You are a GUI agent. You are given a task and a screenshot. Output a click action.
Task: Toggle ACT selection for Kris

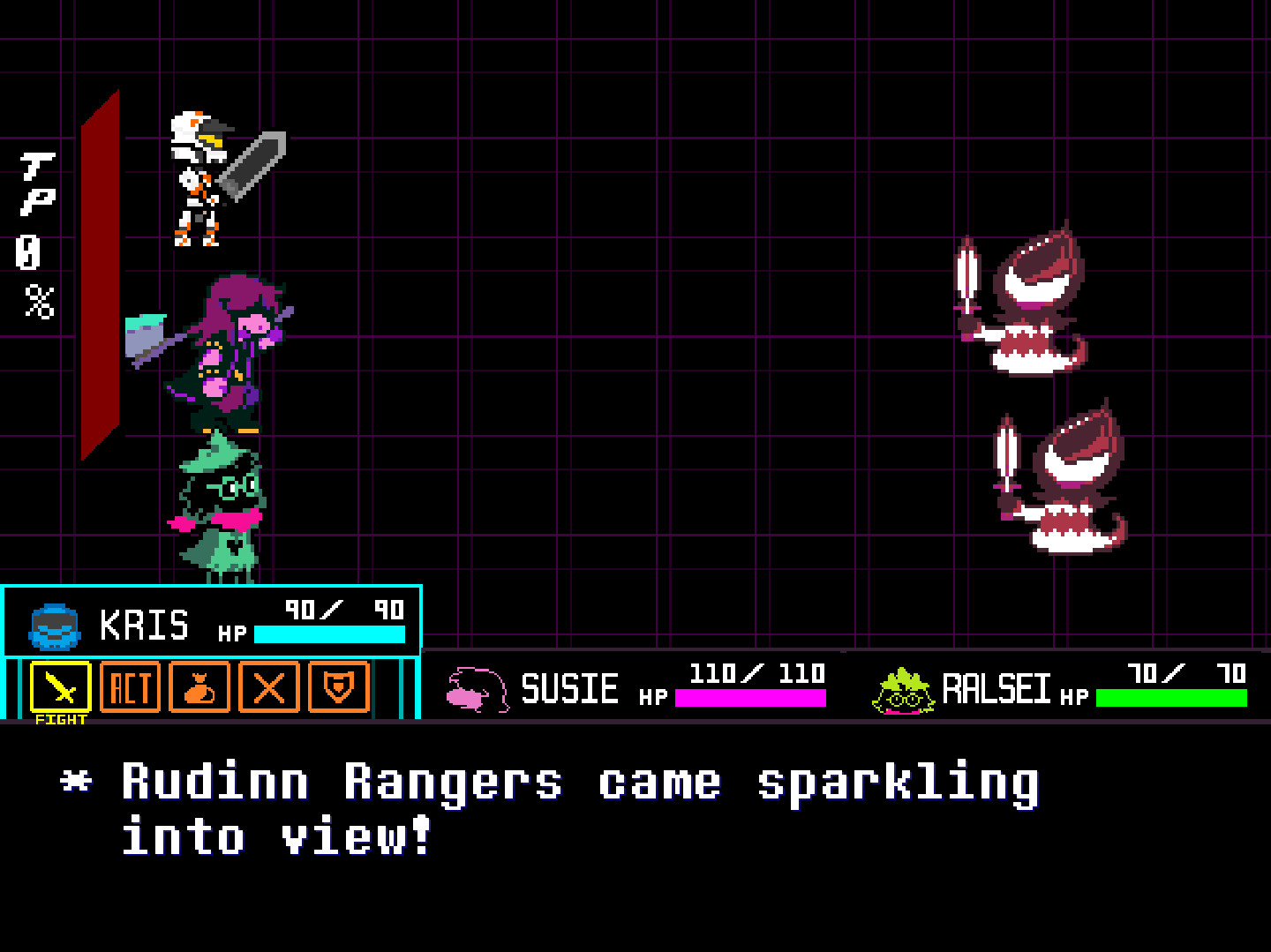click(x=130, y=689)
